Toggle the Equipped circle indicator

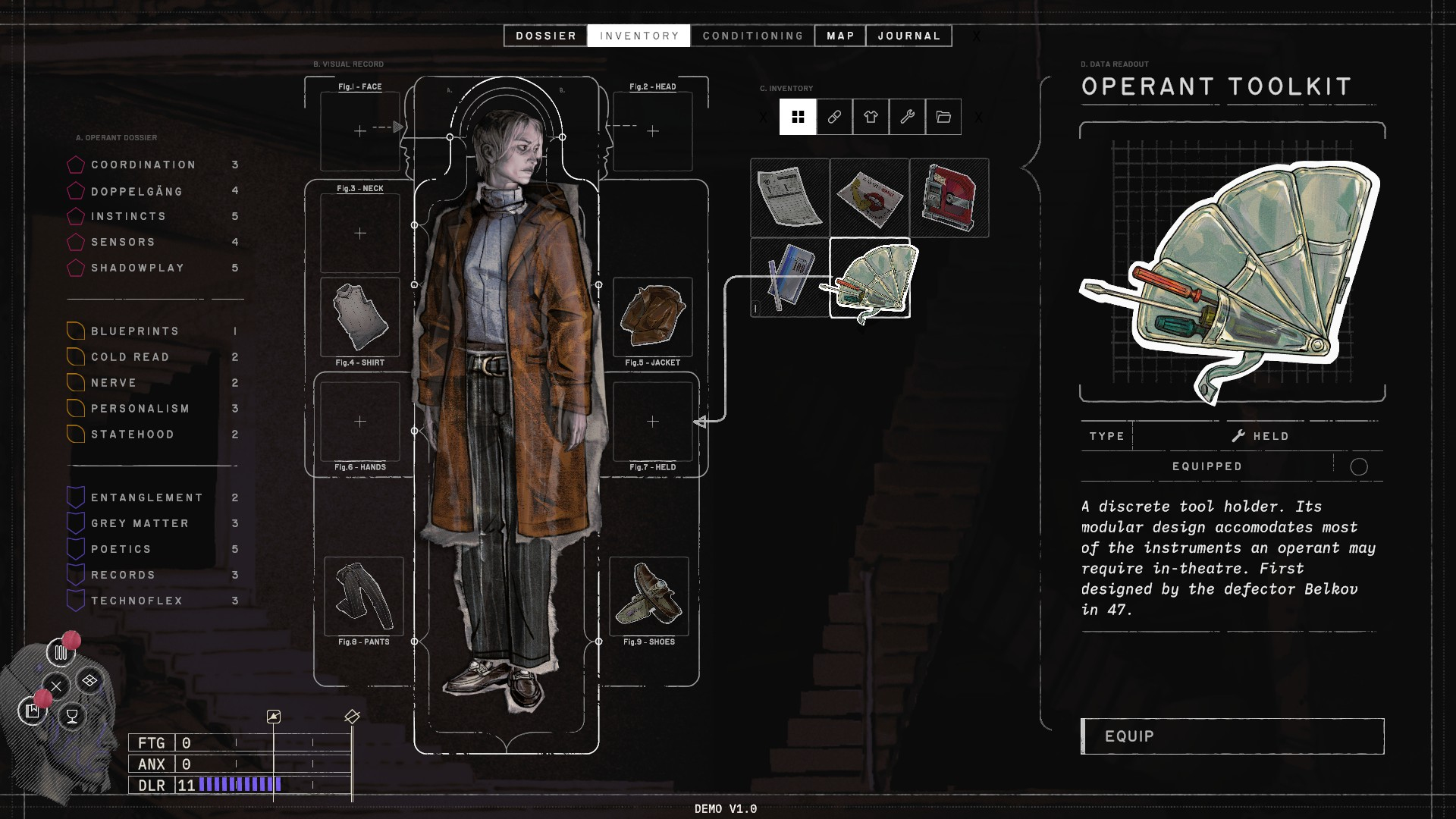click(1358, 467)
